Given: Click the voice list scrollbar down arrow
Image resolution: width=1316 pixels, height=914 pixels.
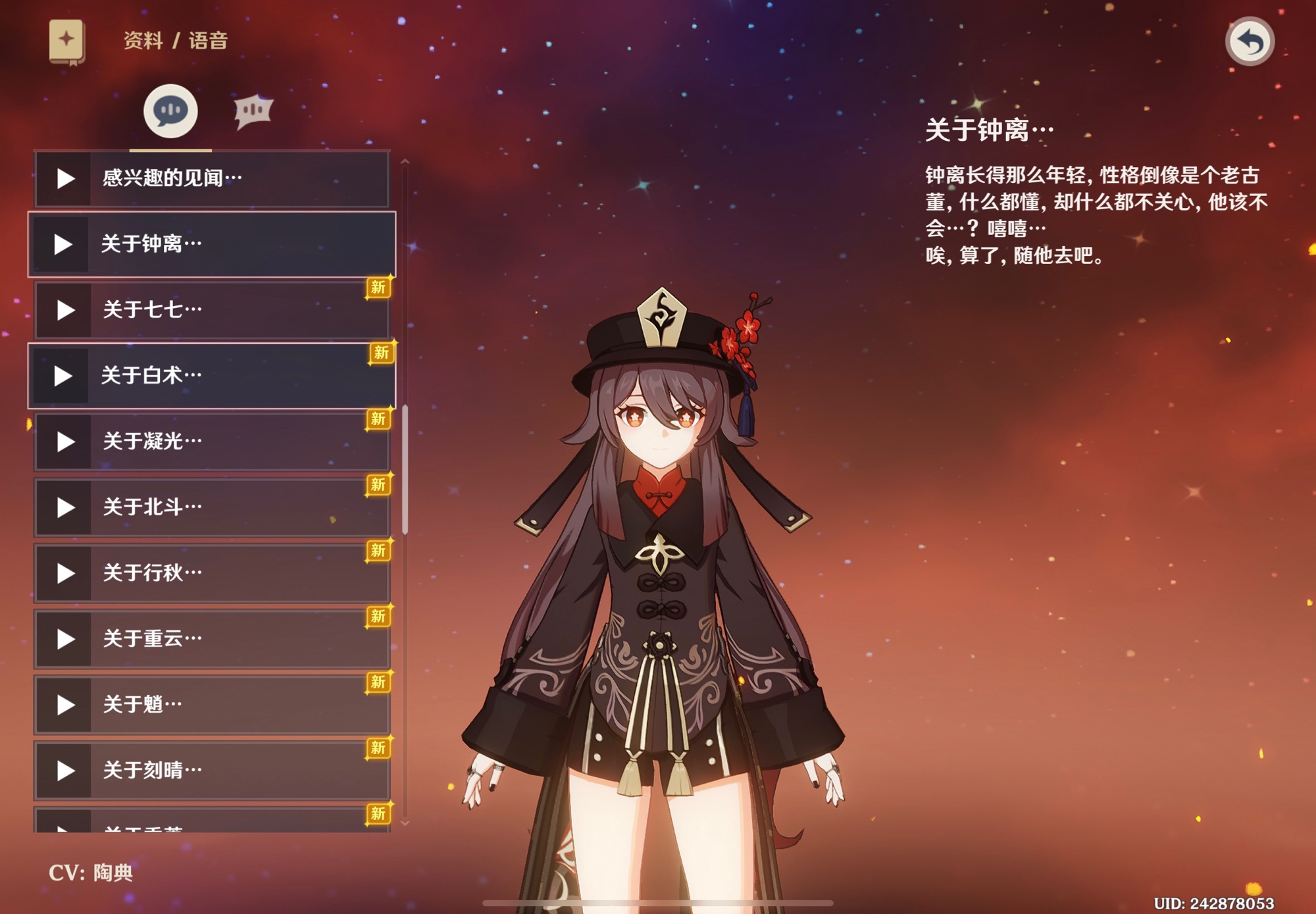Looking at the screenshot, I should click(405, 823).
